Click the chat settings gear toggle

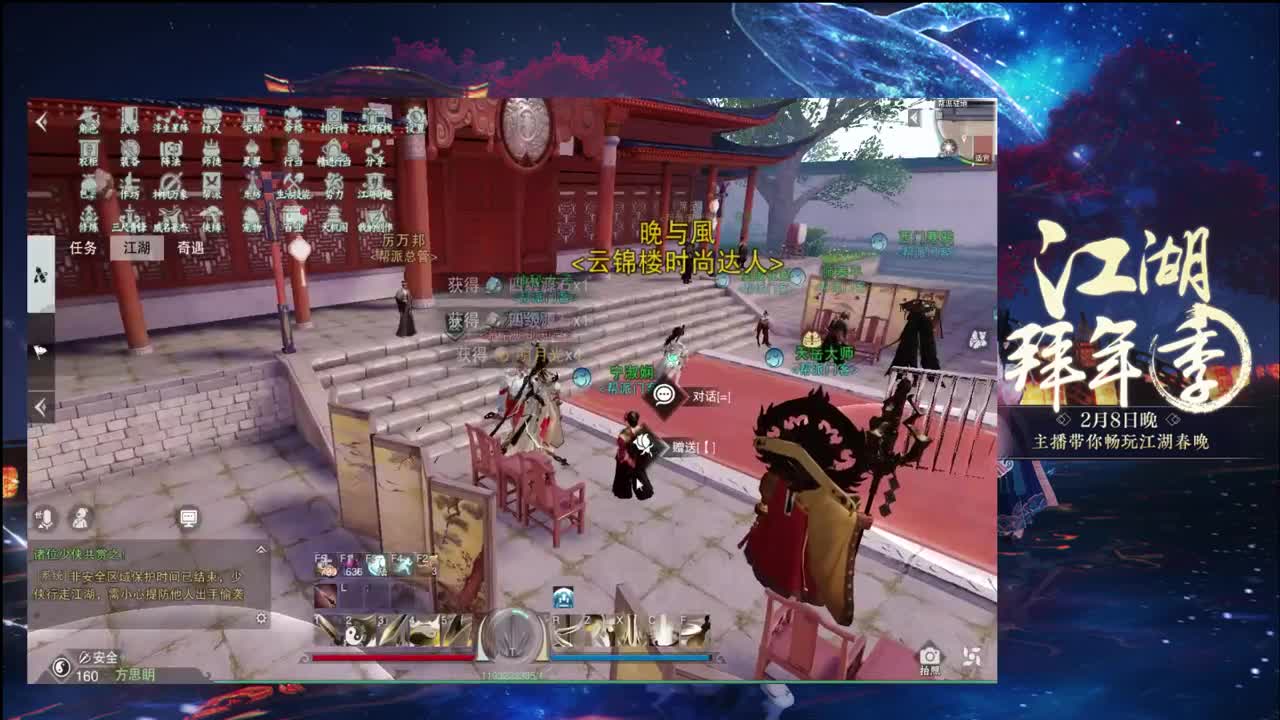click(261, 618)
